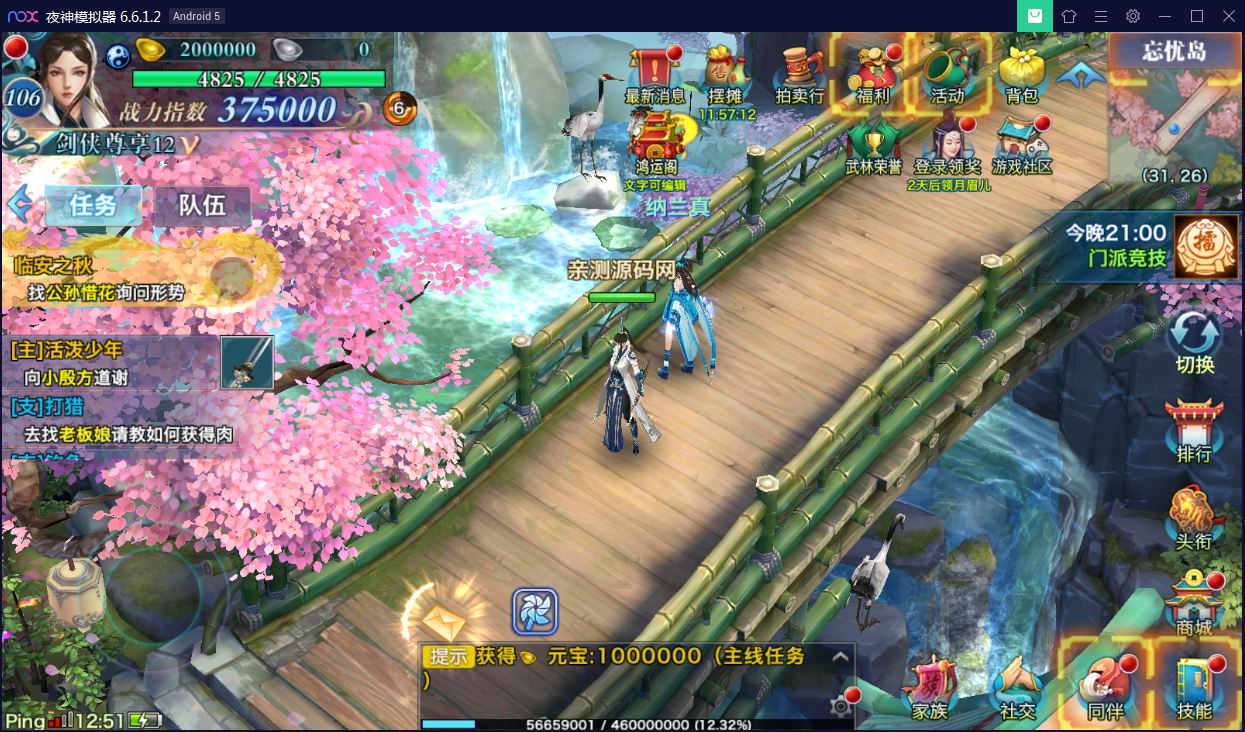The width and height of the screenshot is (1245, 732).
Task: Select the 活泼少年 main quest entry
Action: tap(110, 363)
